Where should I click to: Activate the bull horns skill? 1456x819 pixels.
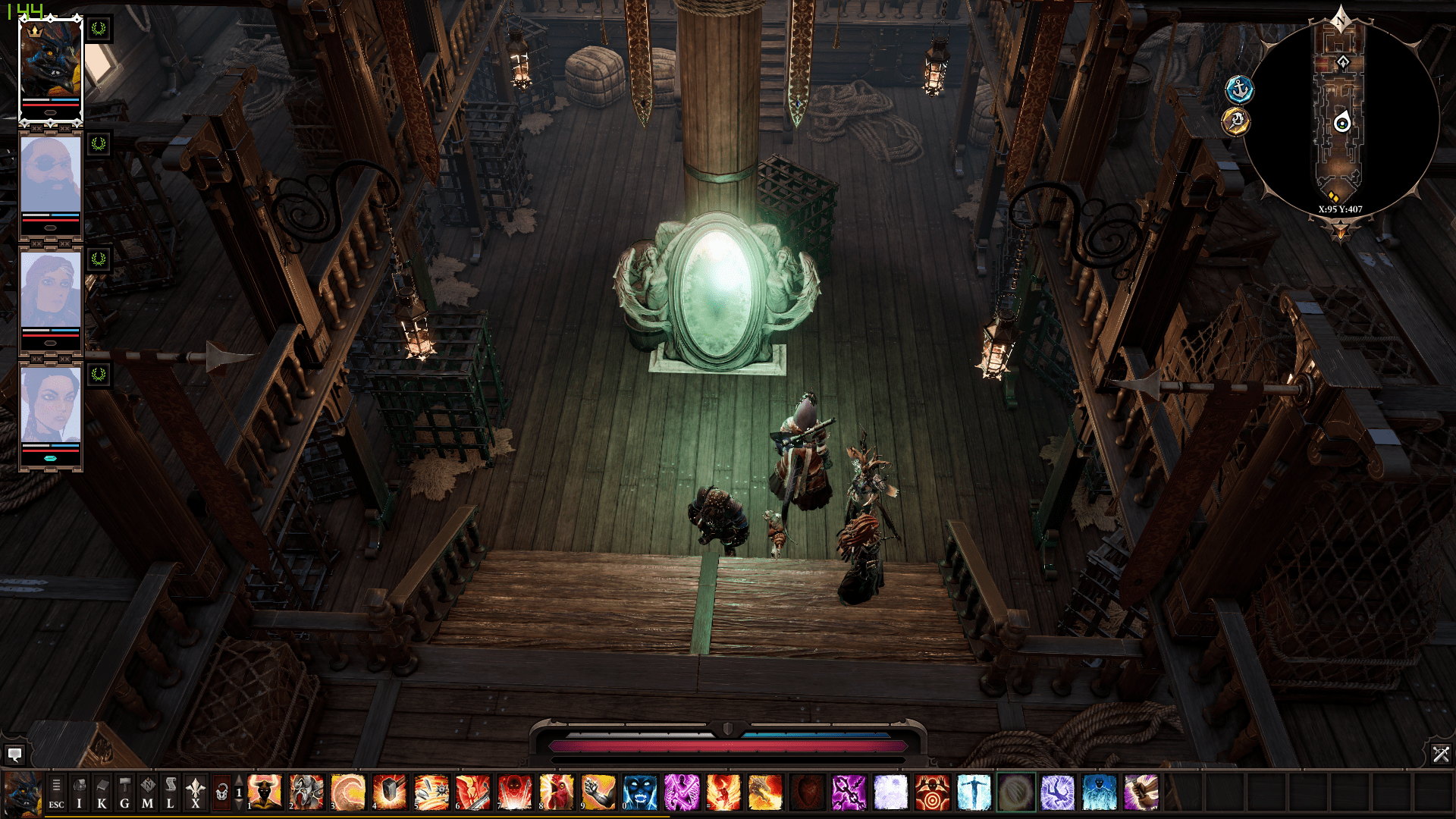pyautogui.click(x=265, y=792)
